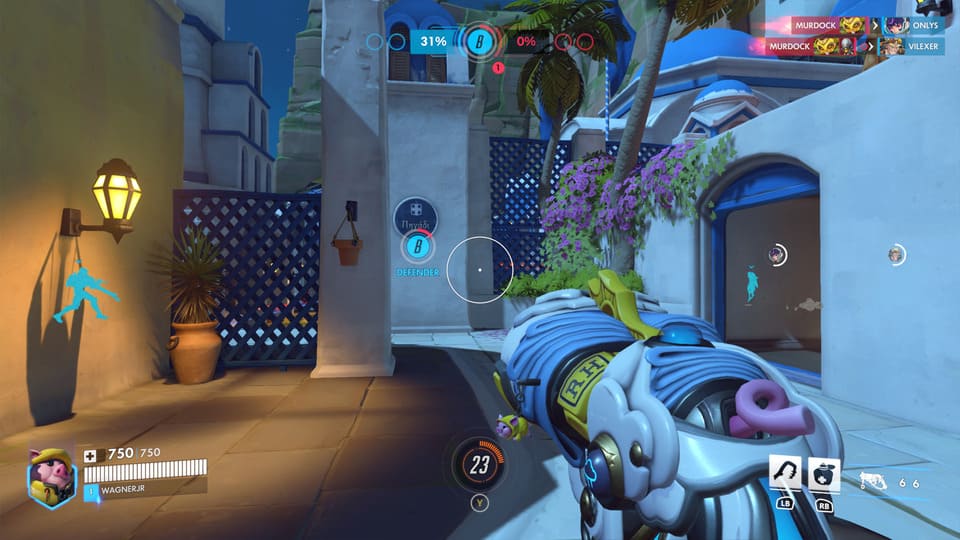The width and height of the screenshot is (960, 540).
Task: Select the DEFENDER point B waypoint marker
Action: pos(419,246)
